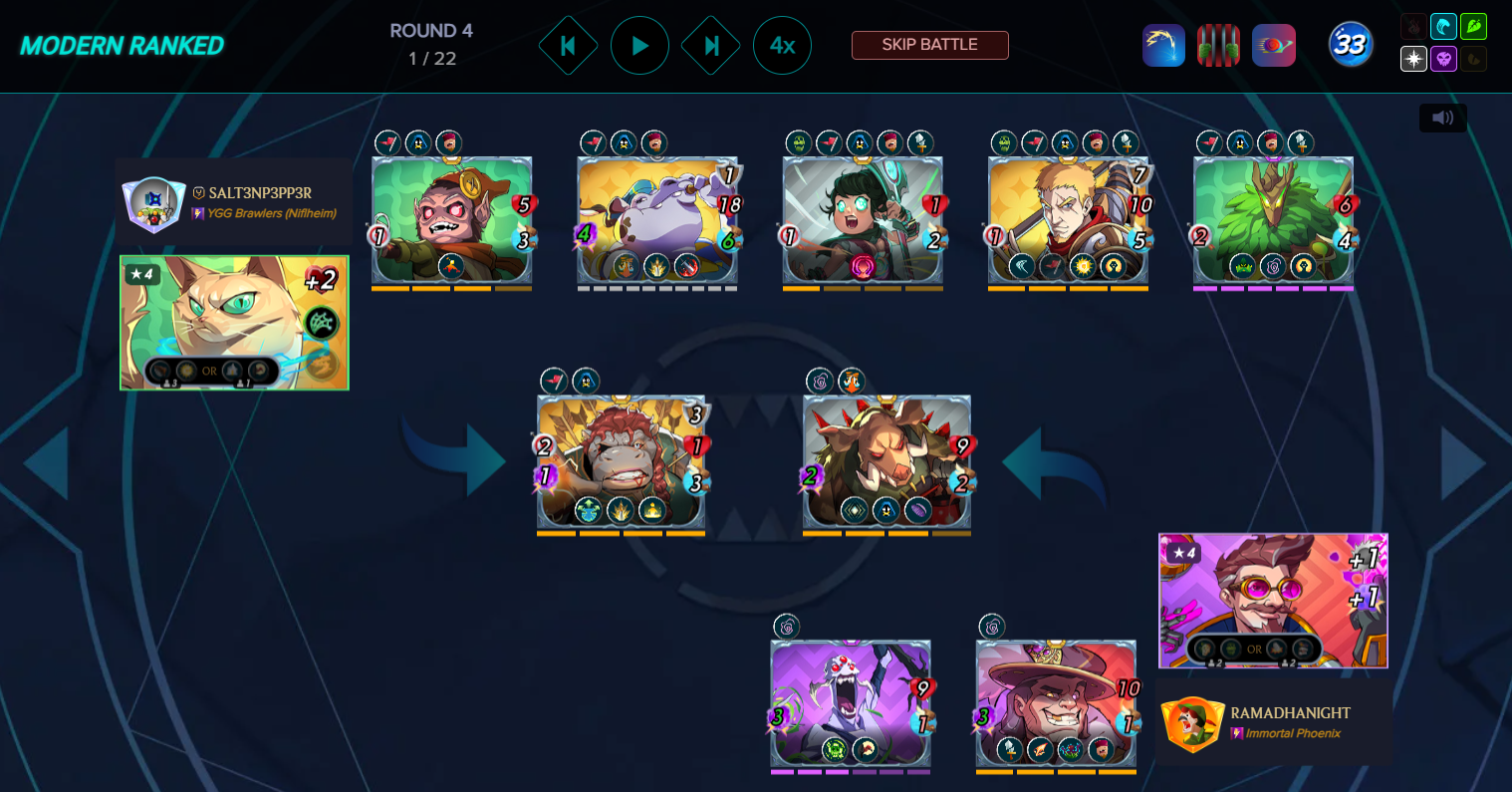Advance to next round
Viewport: 1512px width, 792px height.
[710, 46]
